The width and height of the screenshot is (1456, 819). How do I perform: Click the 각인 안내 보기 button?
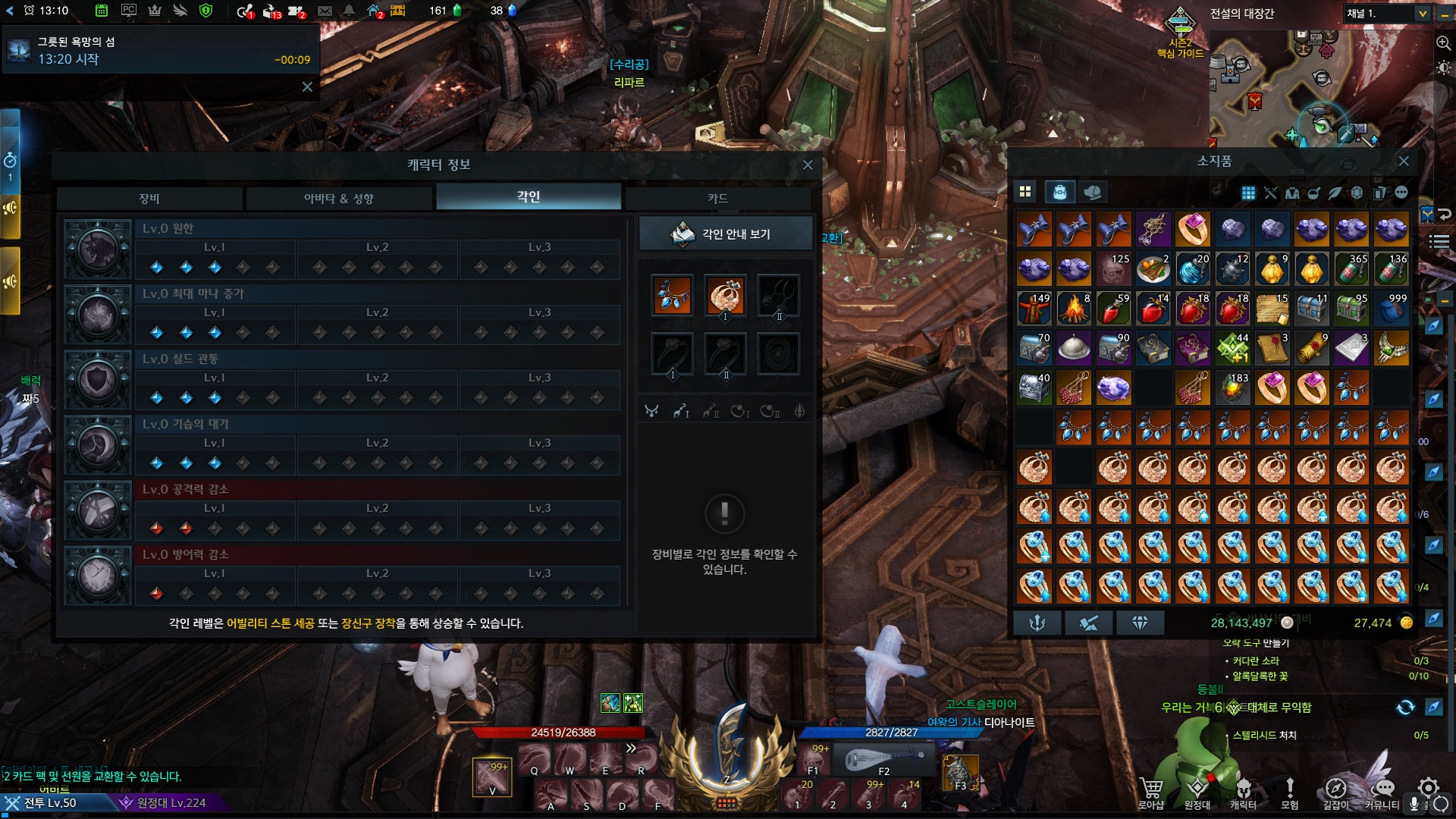(725, 234)
